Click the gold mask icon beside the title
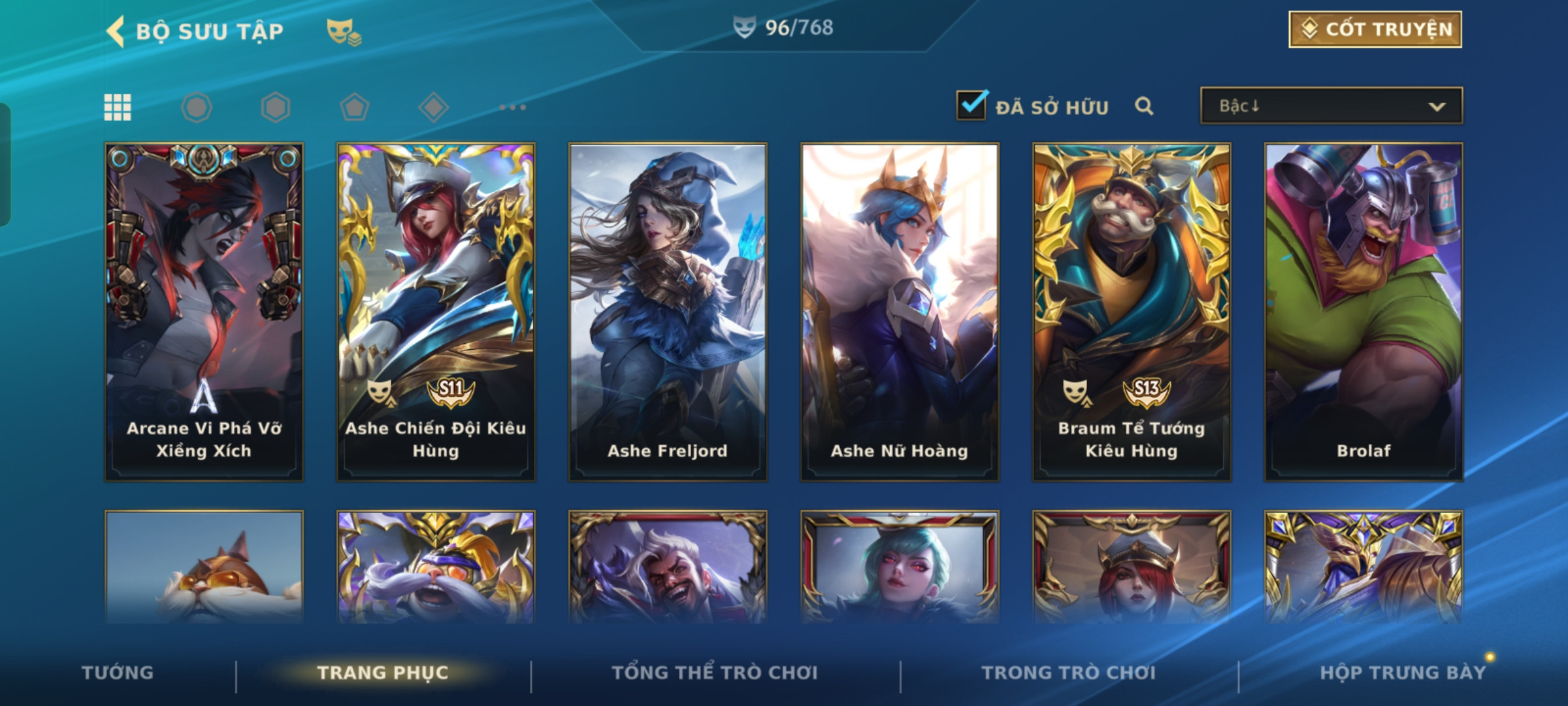Image resolution: width=1568 pixels, height=706 pixels. [344, 31]
